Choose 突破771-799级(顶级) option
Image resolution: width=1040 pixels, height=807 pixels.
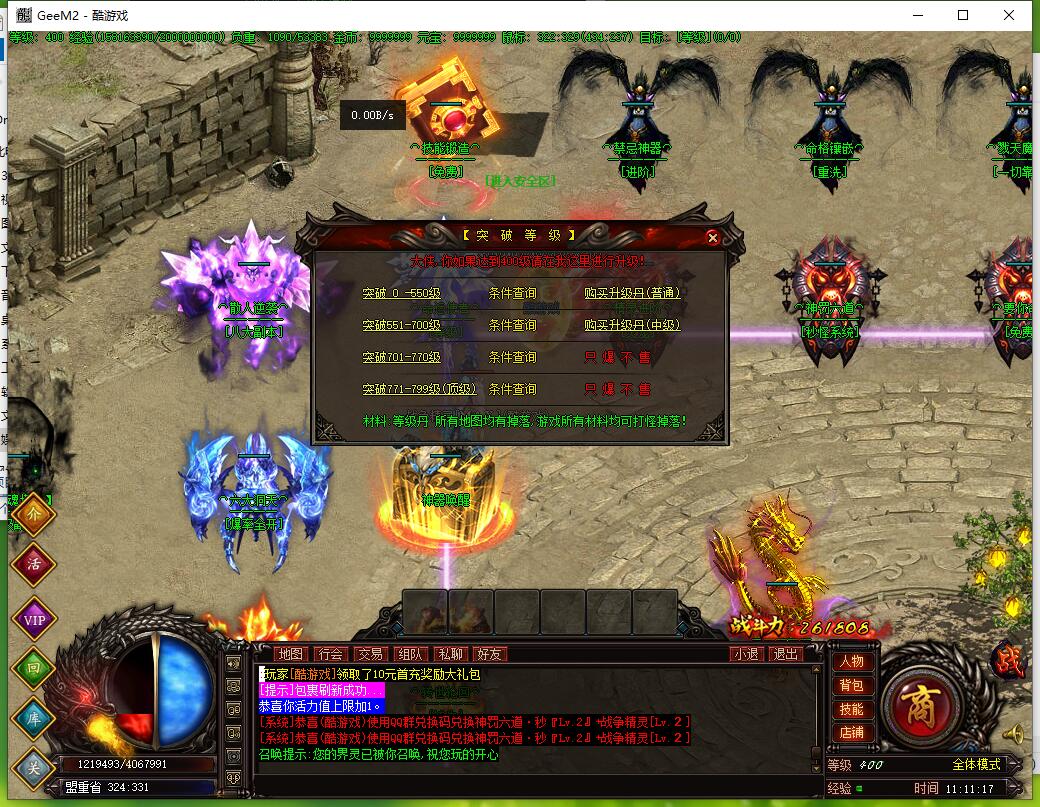pyautogui.click(x=419, y=390)
